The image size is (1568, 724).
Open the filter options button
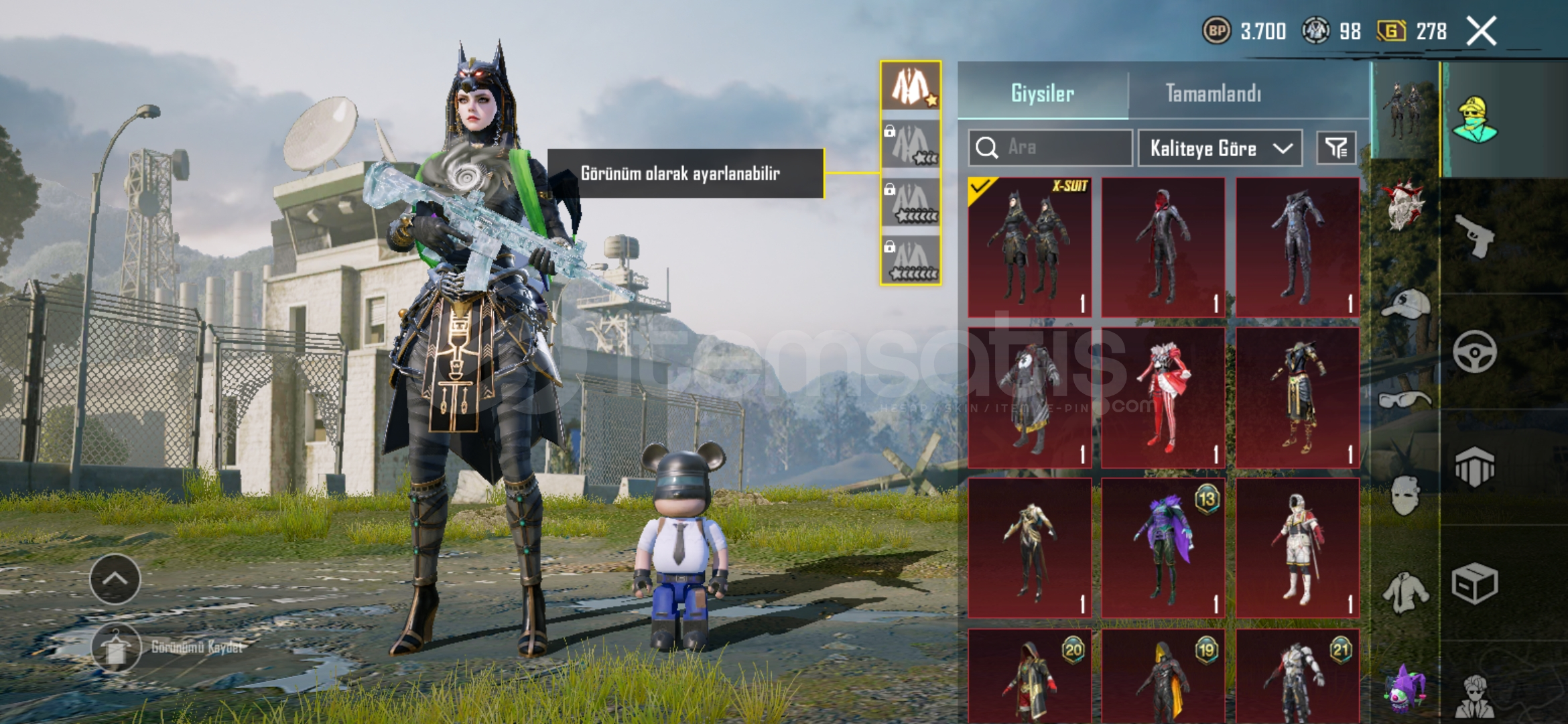[1336, 148]
